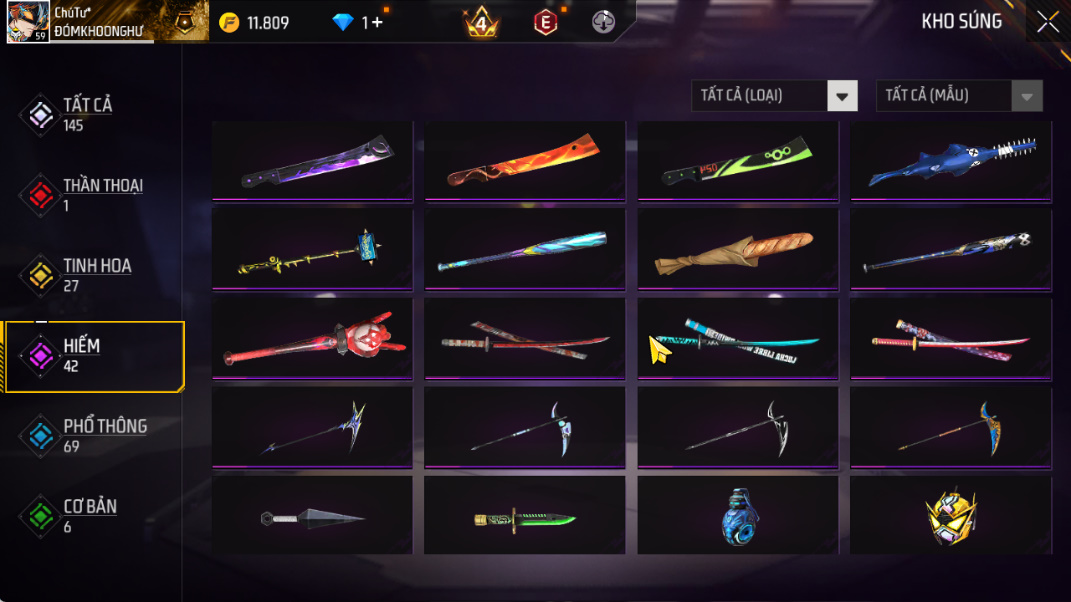Switch to the Tất Cả rarity tab
1071x602 pixels.
coord(87,114)
